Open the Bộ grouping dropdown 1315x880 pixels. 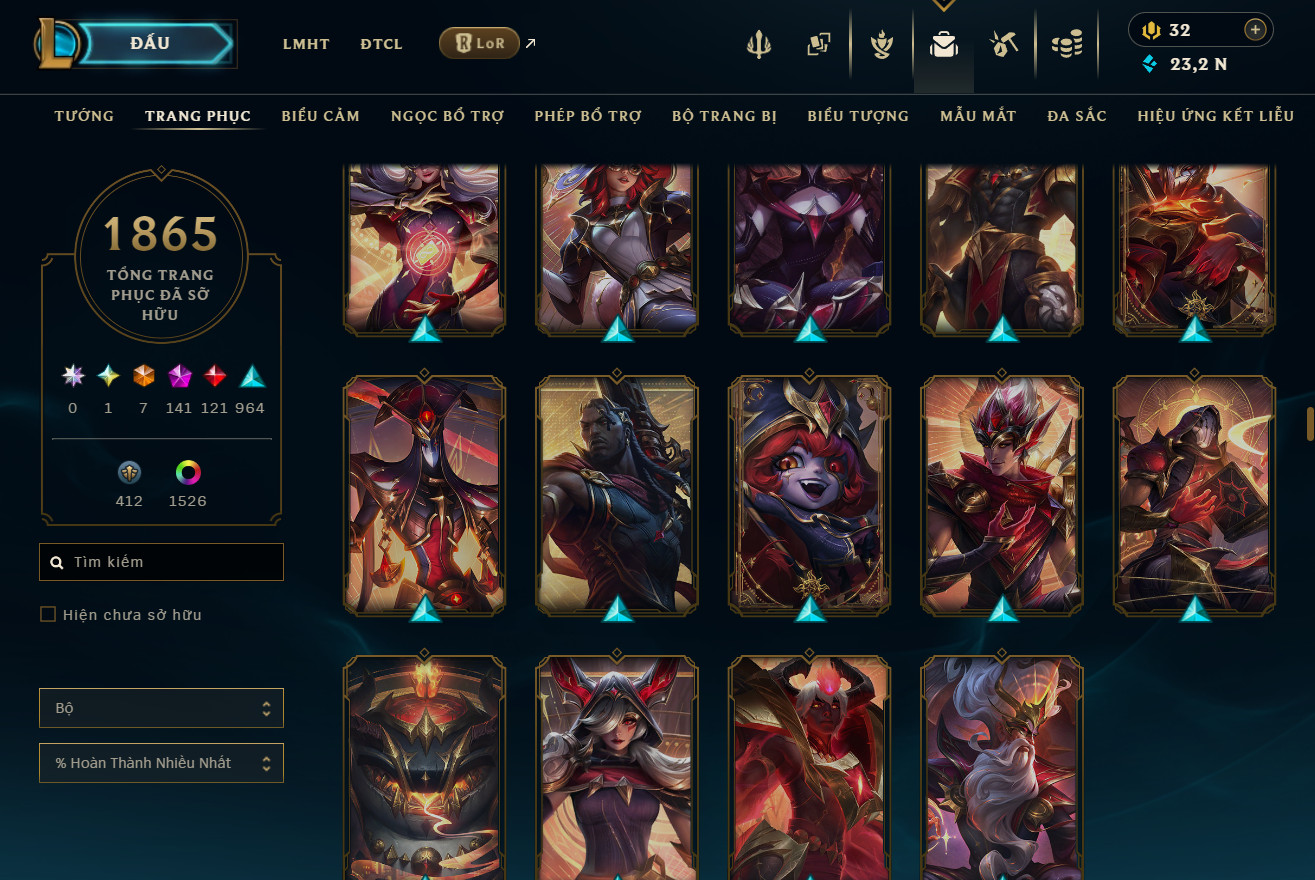161,708
